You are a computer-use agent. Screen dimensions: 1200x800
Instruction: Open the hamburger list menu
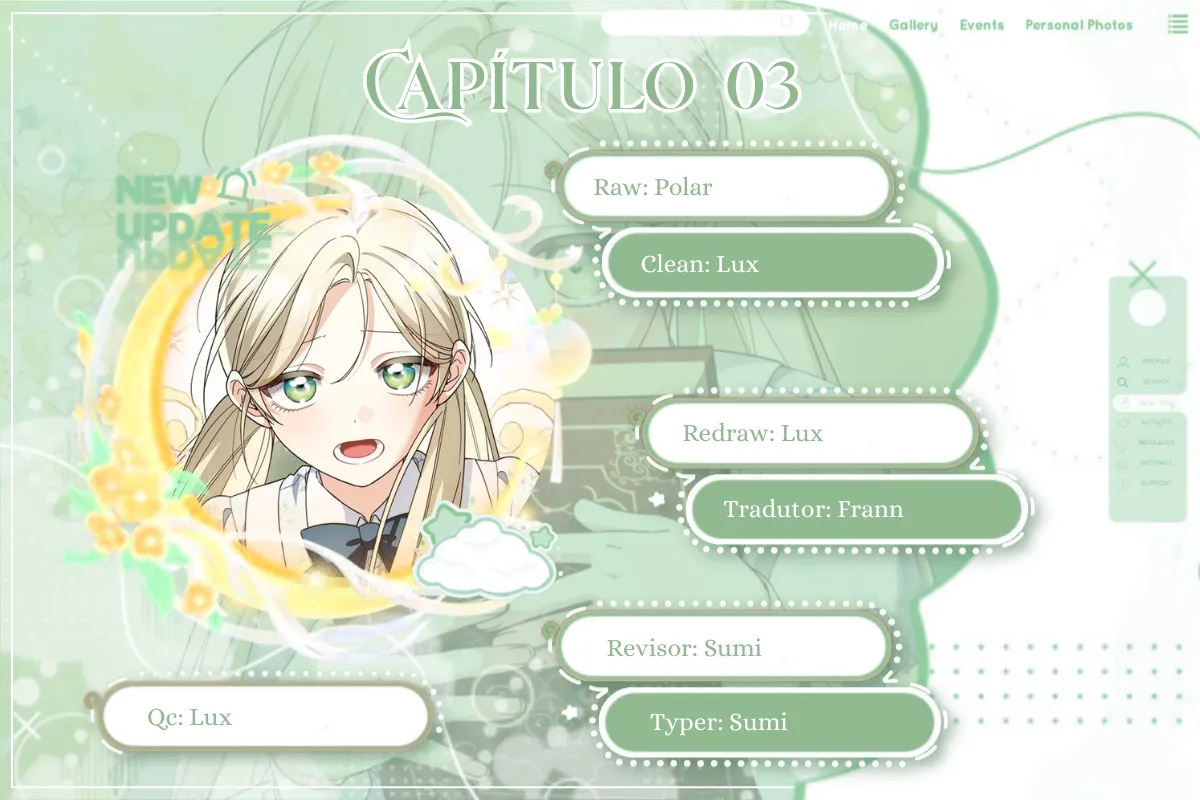pyautogui.click(x=1177, y=25)
